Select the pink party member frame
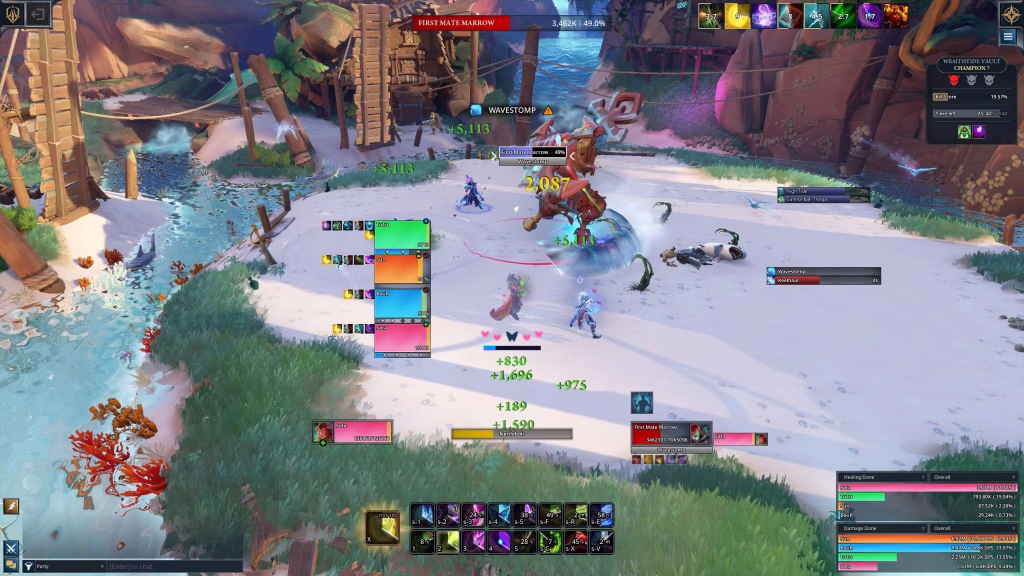Image resolution: width=1024 pixels, height=576 pixels. (401, 339)
